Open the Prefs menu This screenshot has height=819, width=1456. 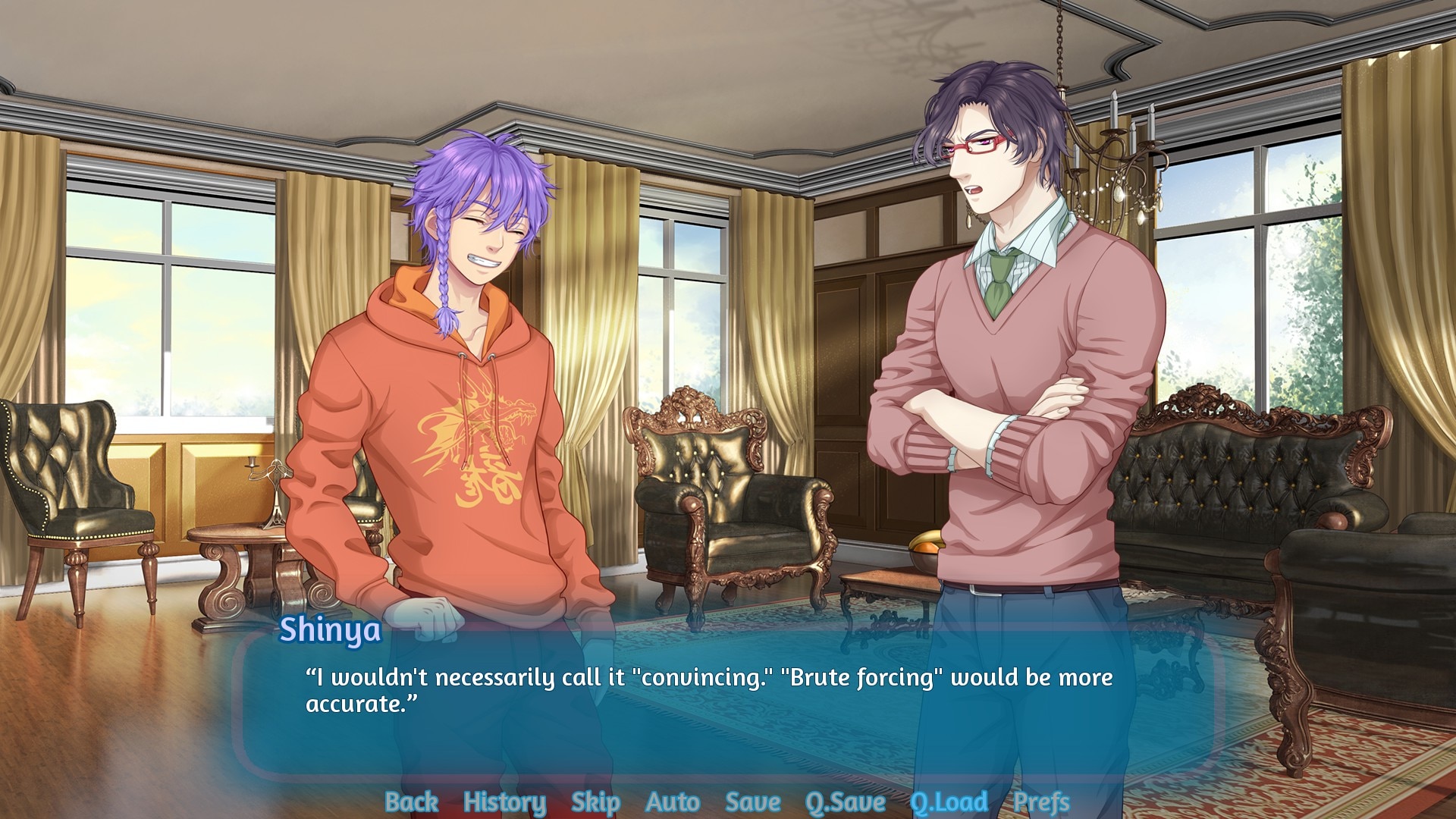point(1041,802)
